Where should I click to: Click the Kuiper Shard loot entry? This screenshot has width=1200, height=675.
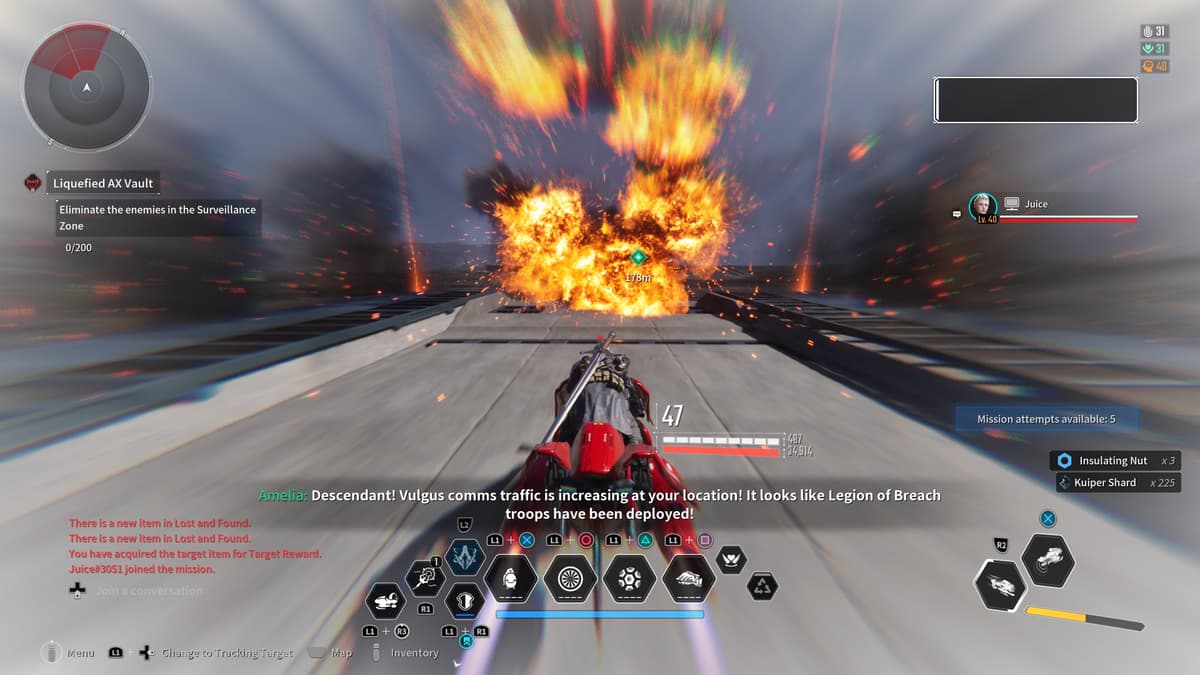[1107, 483]
